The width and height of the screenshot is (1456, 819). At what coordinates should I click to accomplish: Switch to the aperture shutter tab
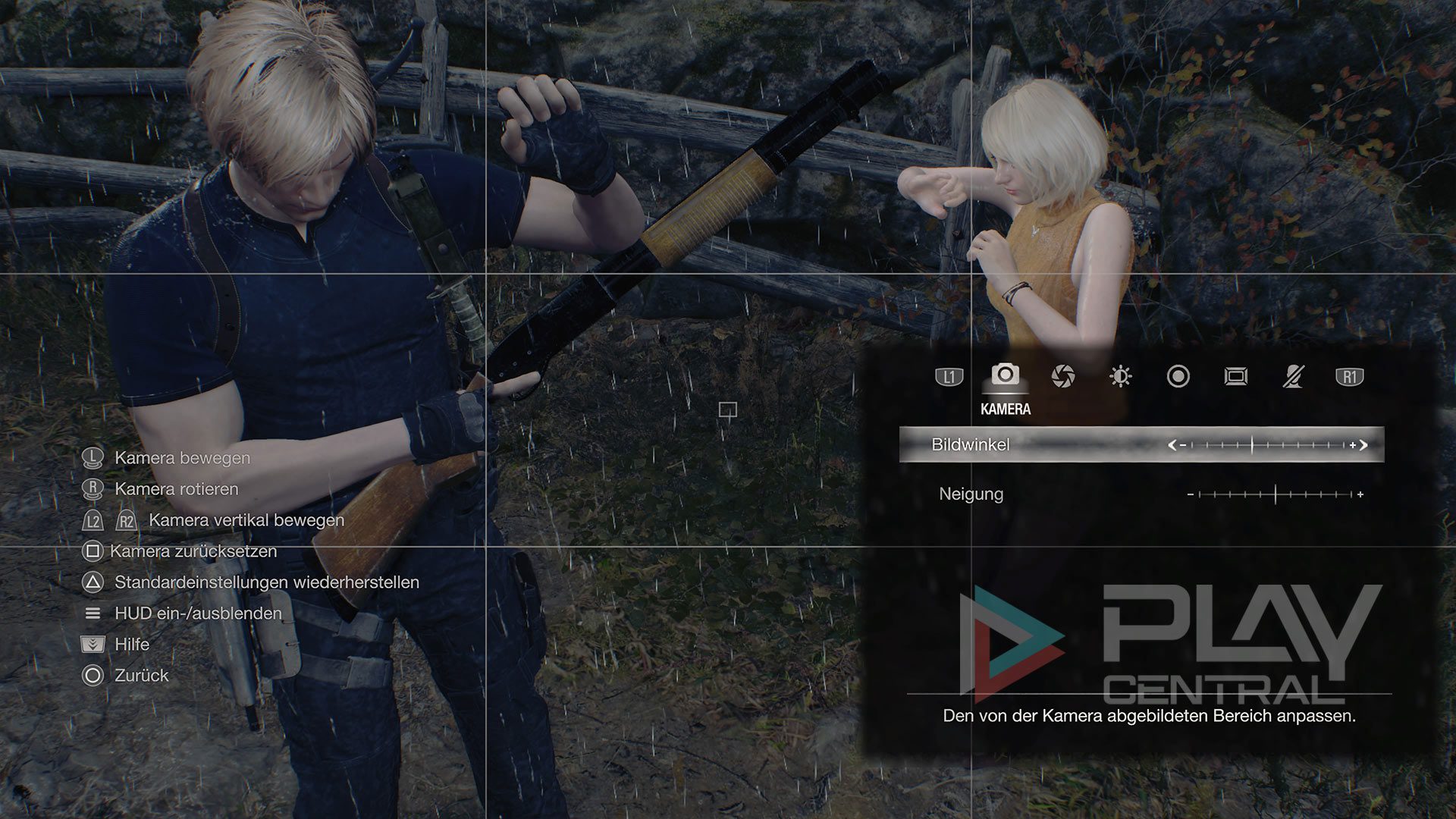click(x=1063, y=376)
